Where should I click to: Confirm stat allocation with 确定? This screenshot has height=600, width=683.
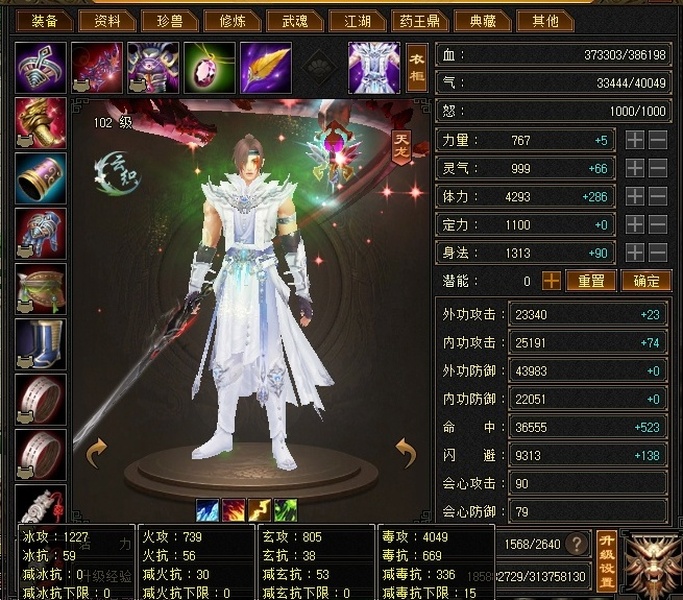coord(646,281)
